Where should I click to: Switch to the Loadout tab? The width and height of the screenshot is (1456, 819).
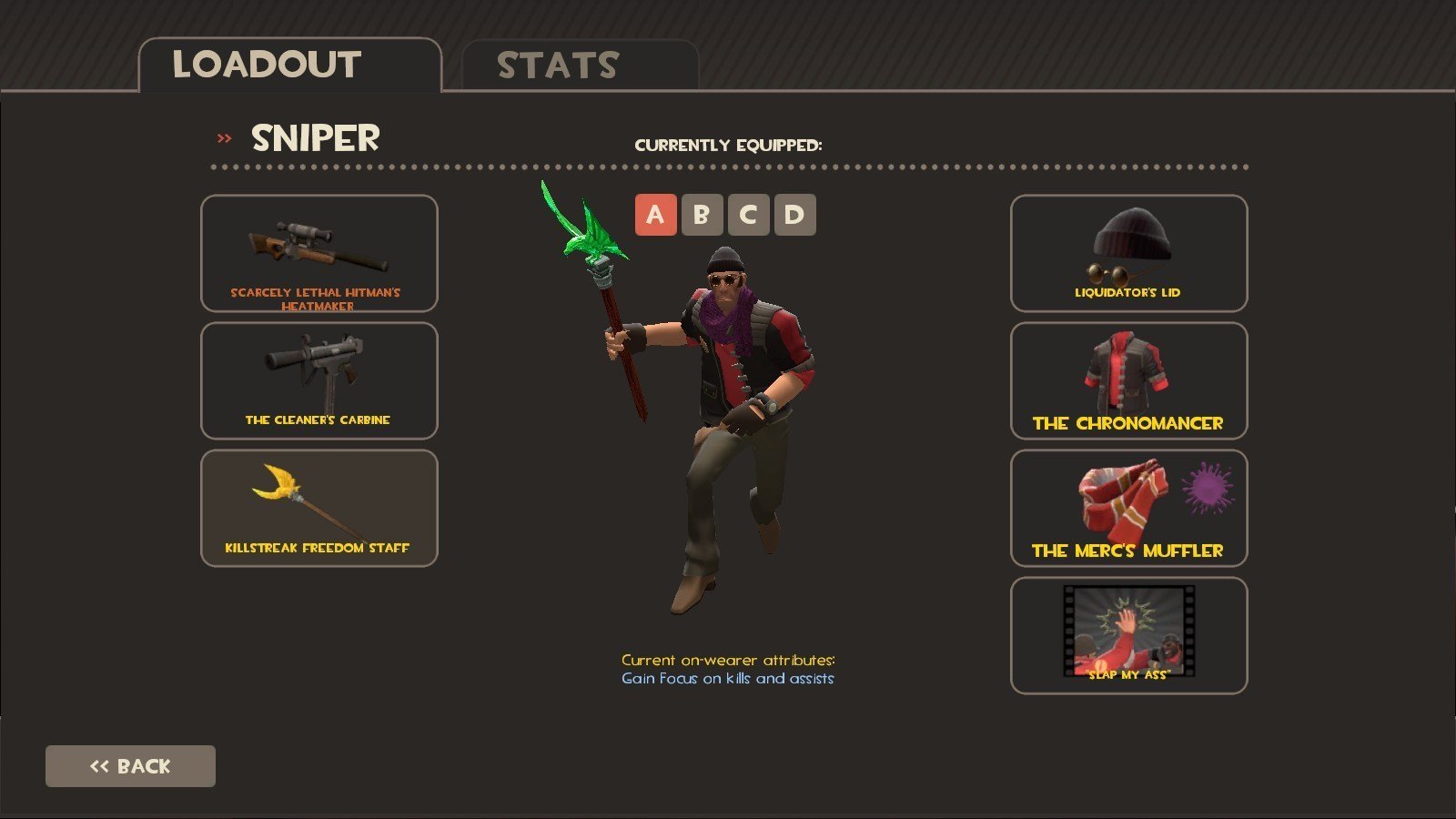click(289, 66)
